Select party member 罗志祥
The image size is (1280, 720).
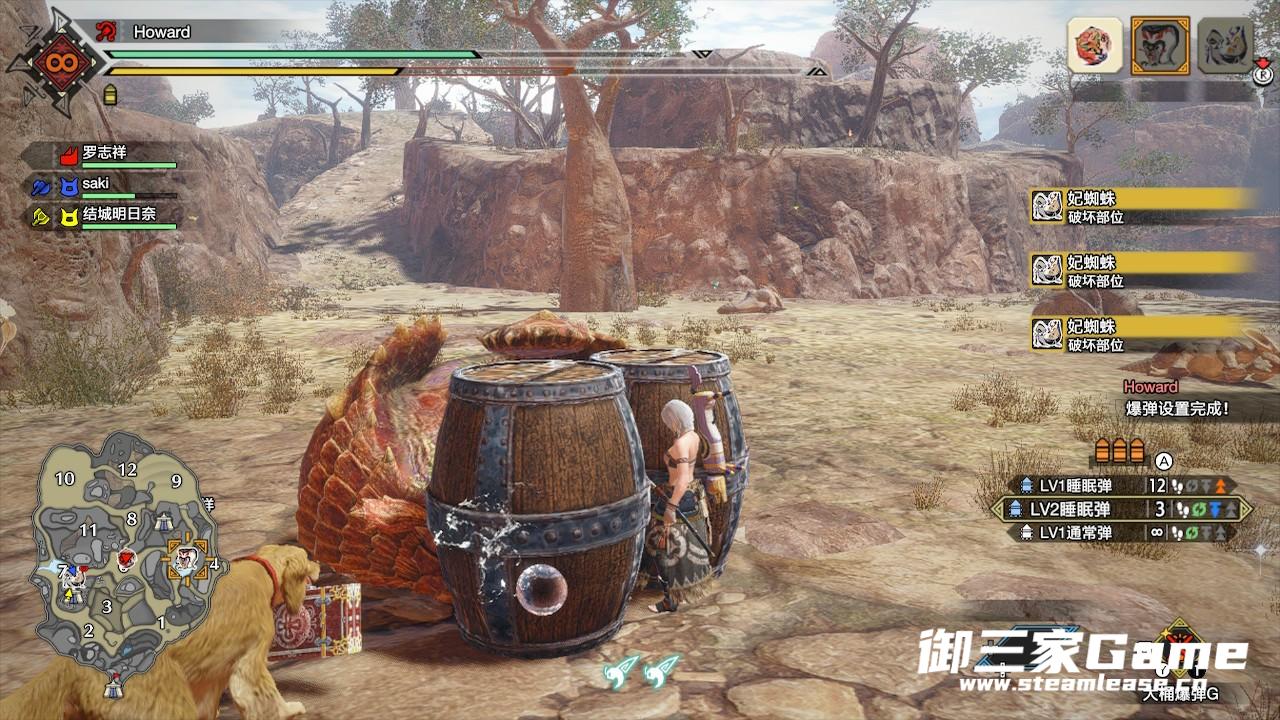pos(104,155)
